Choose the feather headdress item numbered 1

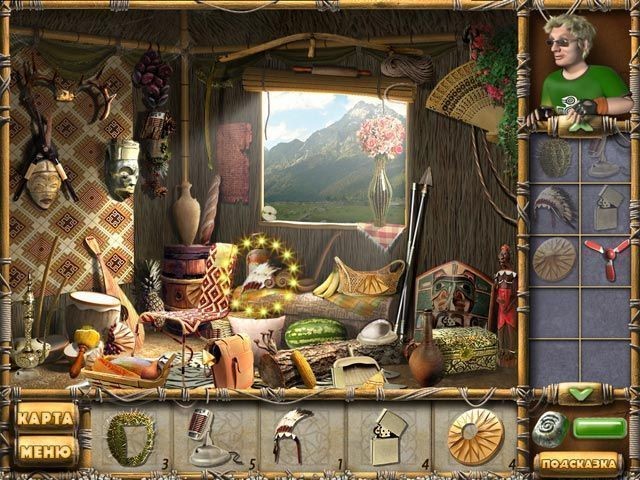(293, 436)
